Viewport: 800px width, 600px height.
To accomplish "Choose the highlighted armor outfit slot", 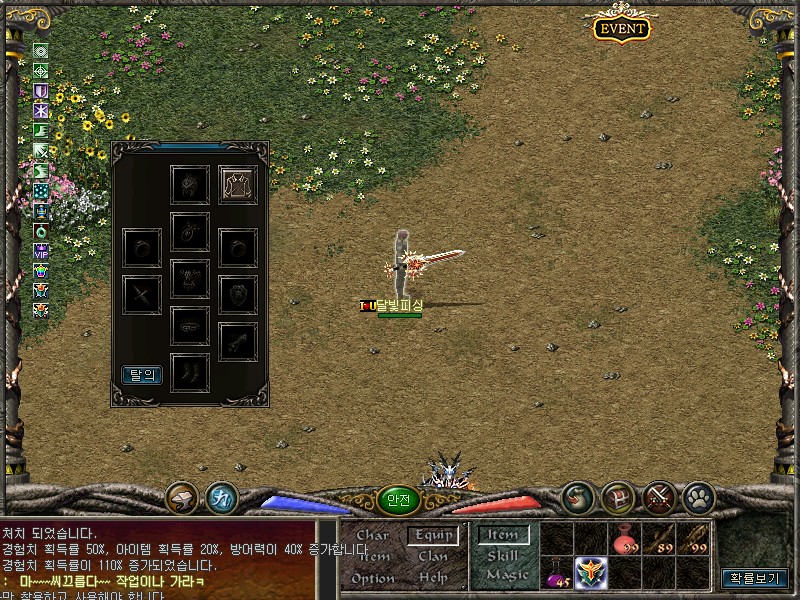I will (x=239, y=185).
